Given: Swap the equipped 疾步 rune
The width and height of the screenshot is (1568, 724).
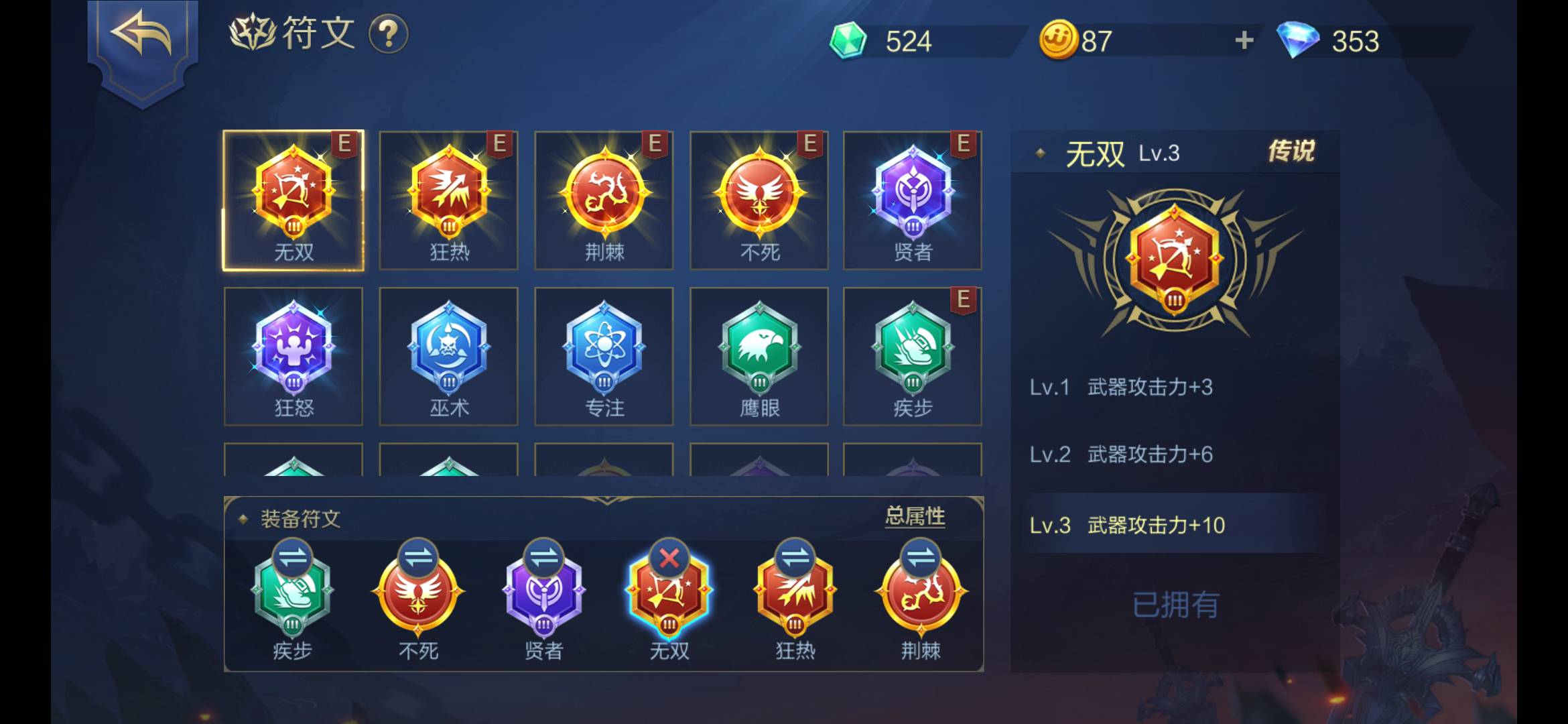Looking at the screenshot, I should tap(293, 556).
